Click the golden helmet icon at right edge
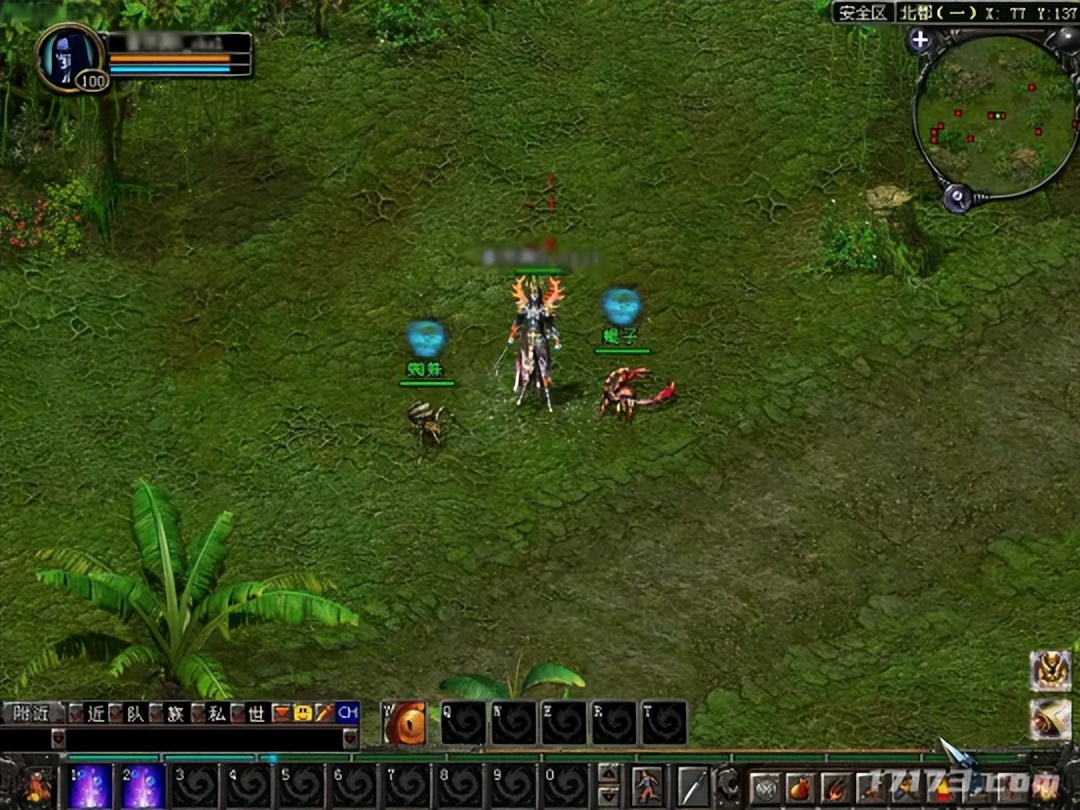This screenshot has height=810, width=1080. (1050, 670)
